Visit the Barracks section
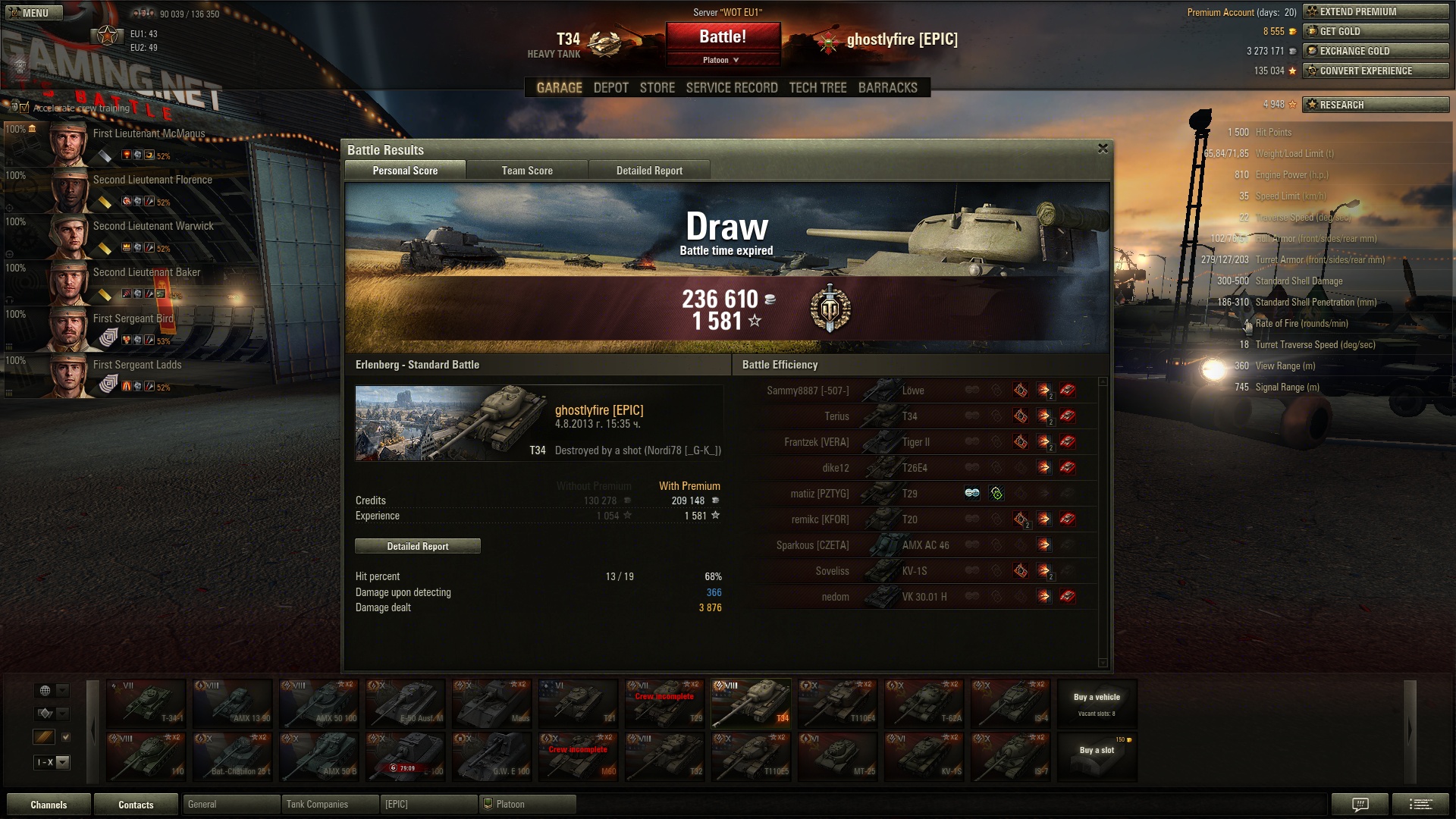1456x819 pixels. 887,88
